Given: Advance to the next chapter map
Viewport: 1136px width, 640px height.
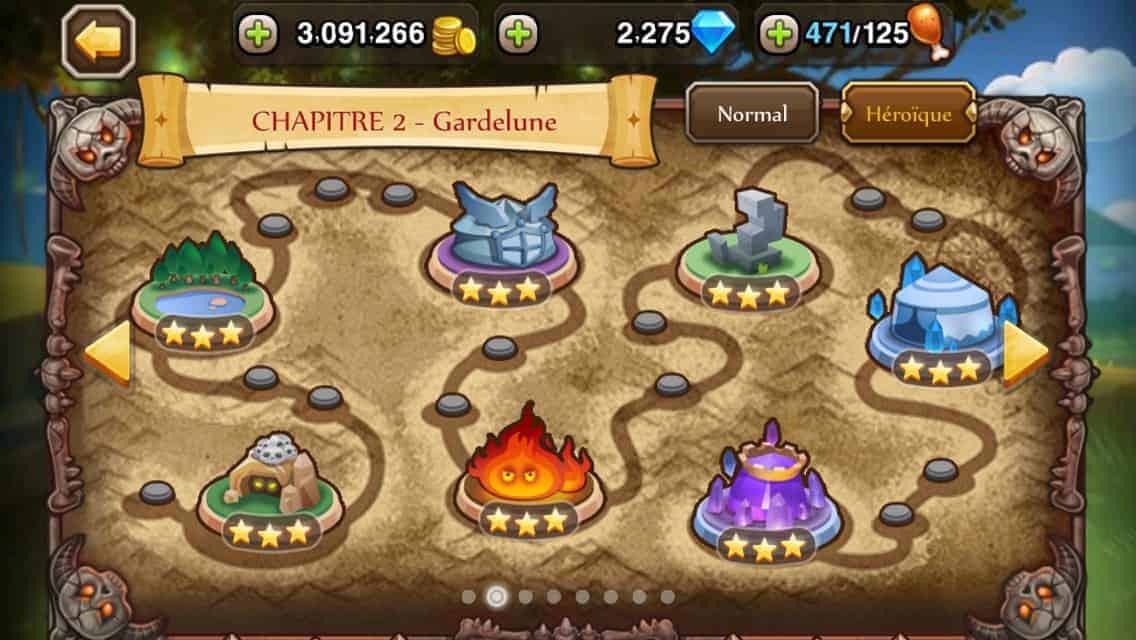Looking at the screenshot, I should (1025, 352).
